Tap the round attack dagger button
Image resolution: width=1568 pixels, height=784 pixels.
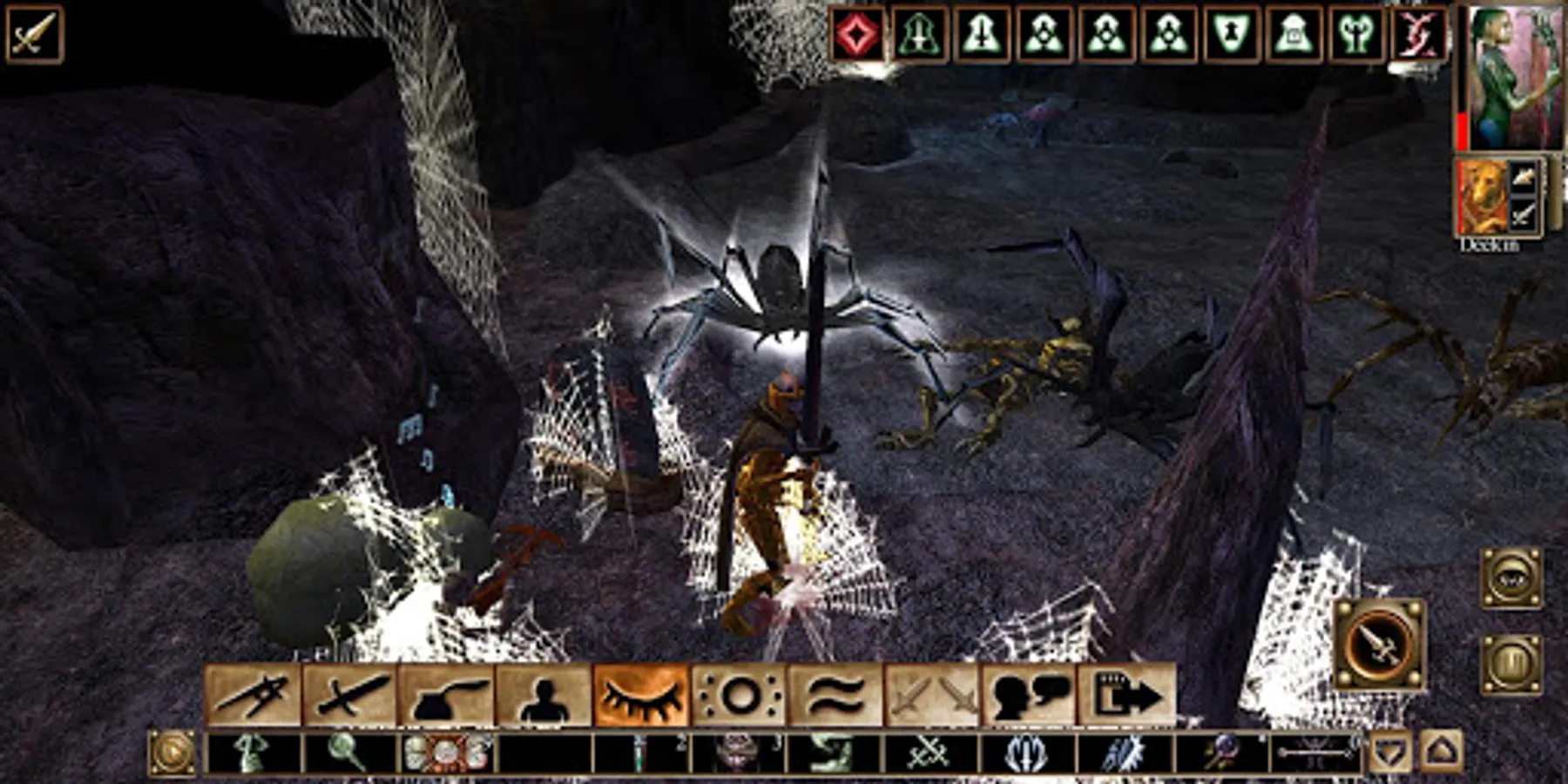(1379, 645)
